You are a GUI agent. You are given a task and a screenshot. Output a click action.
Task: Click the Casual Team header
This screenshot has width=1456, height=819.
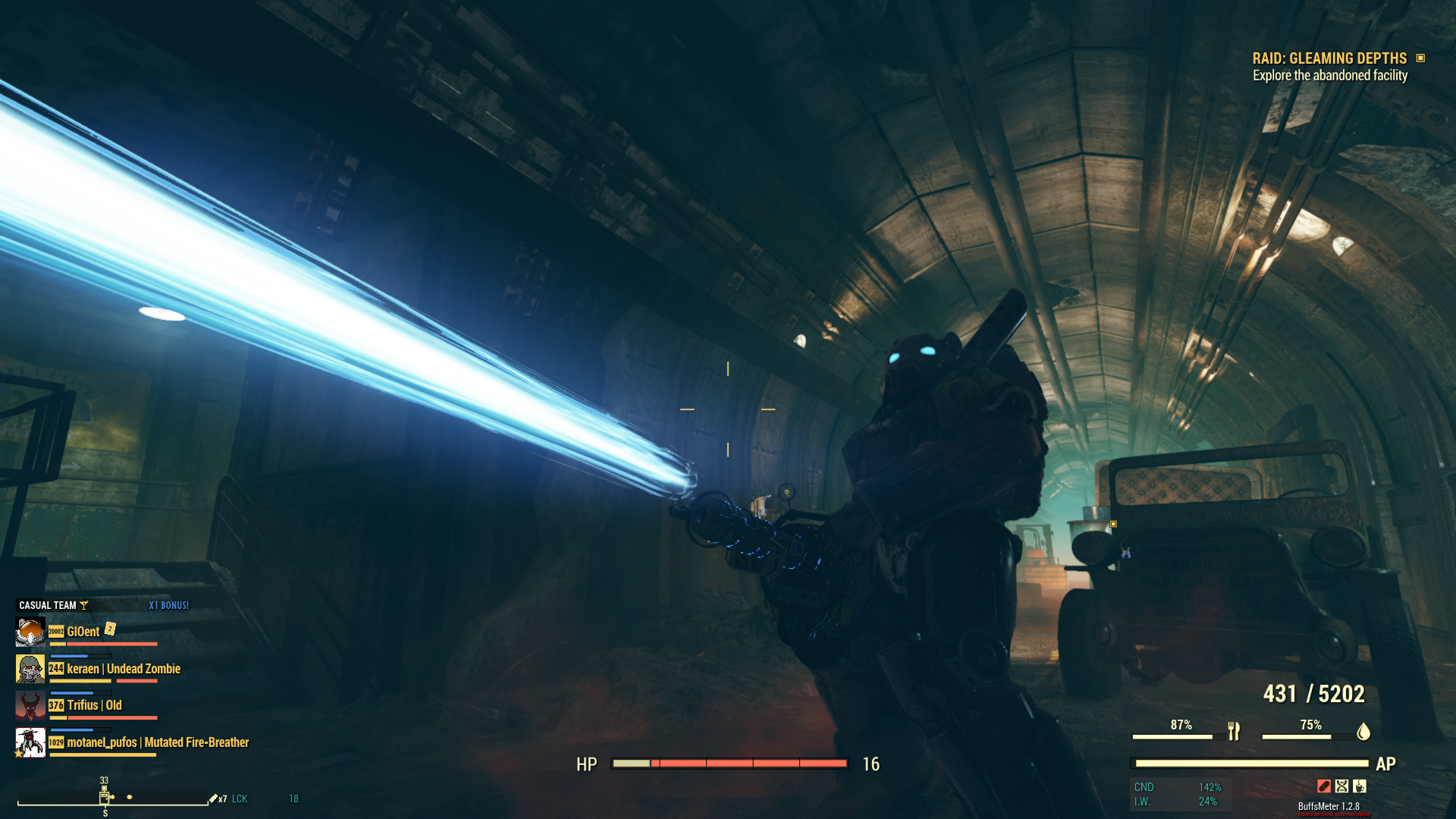[48, 605]
